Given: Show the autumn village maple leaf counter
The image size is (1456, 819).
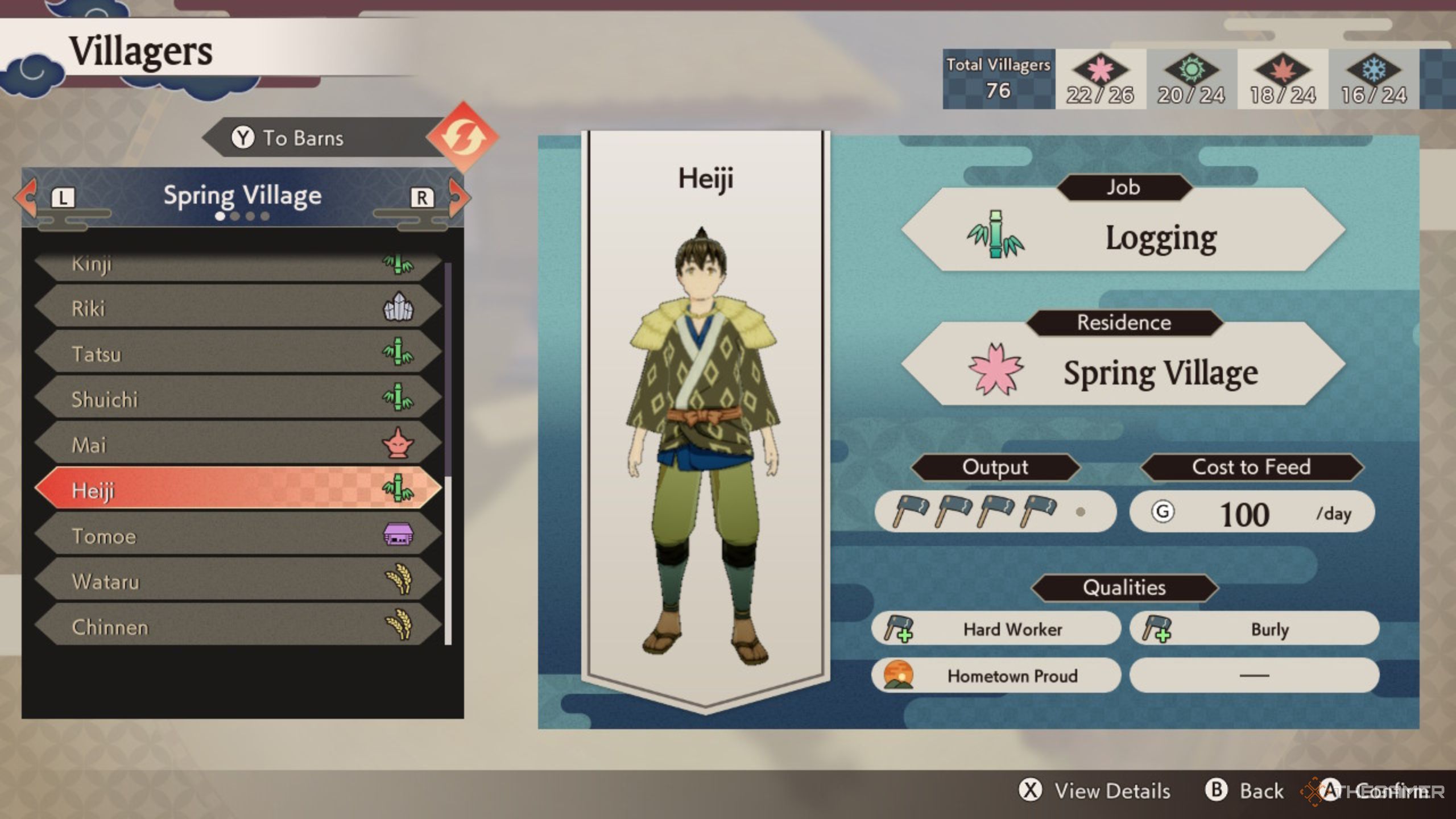Looking at the screenshot, I should [1283, 80].
